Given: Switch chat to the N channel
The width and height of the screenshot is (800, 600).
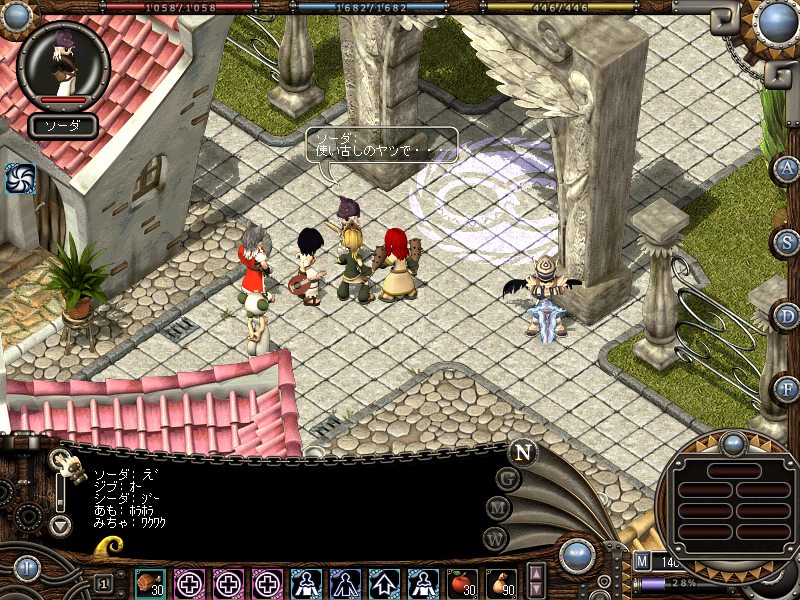Looking at the screenshot, I should tap(522, 452).
